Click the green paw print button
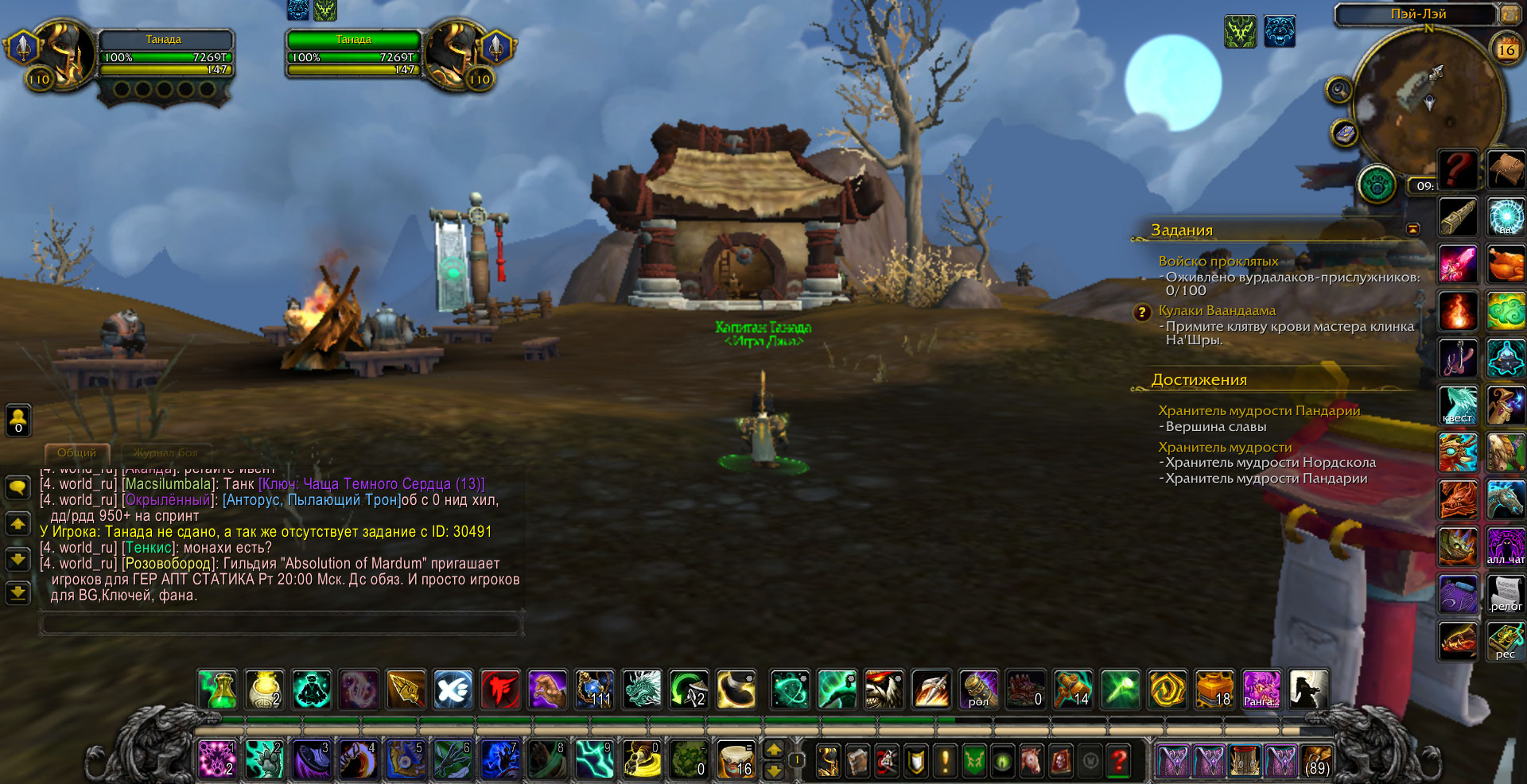 coord(1377,185)
